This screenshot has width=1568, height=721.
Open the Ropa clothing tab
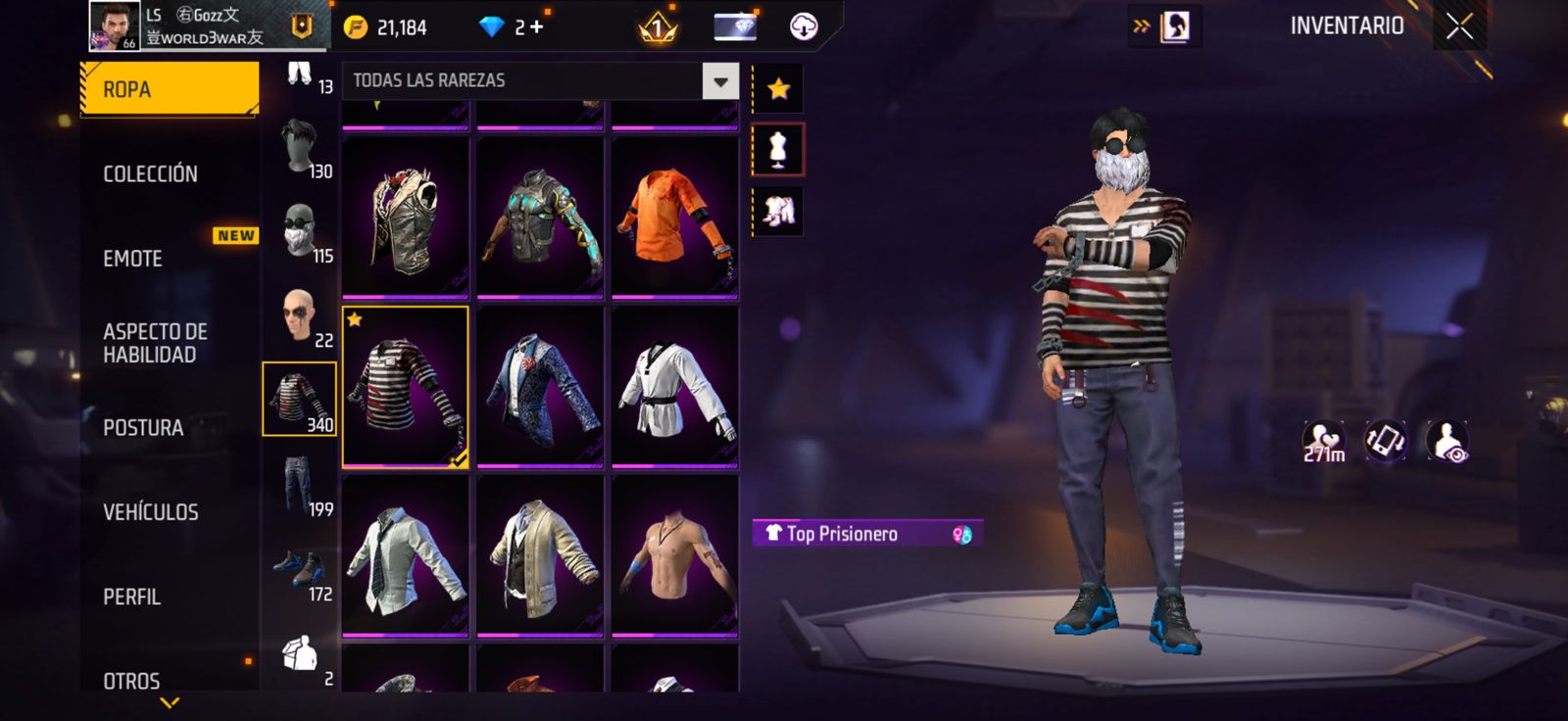[169, 89]
